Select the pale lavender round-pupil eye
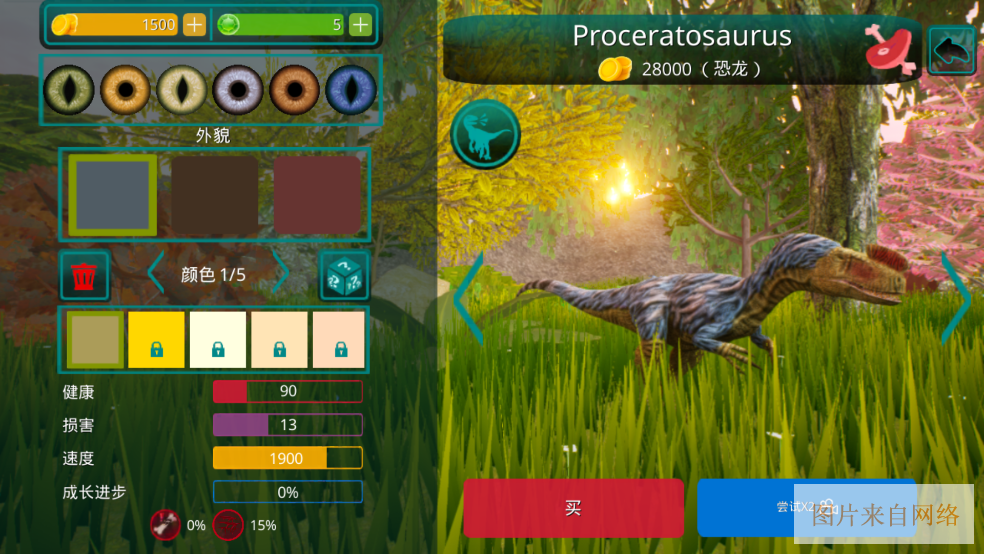 (x=238, y=90)
